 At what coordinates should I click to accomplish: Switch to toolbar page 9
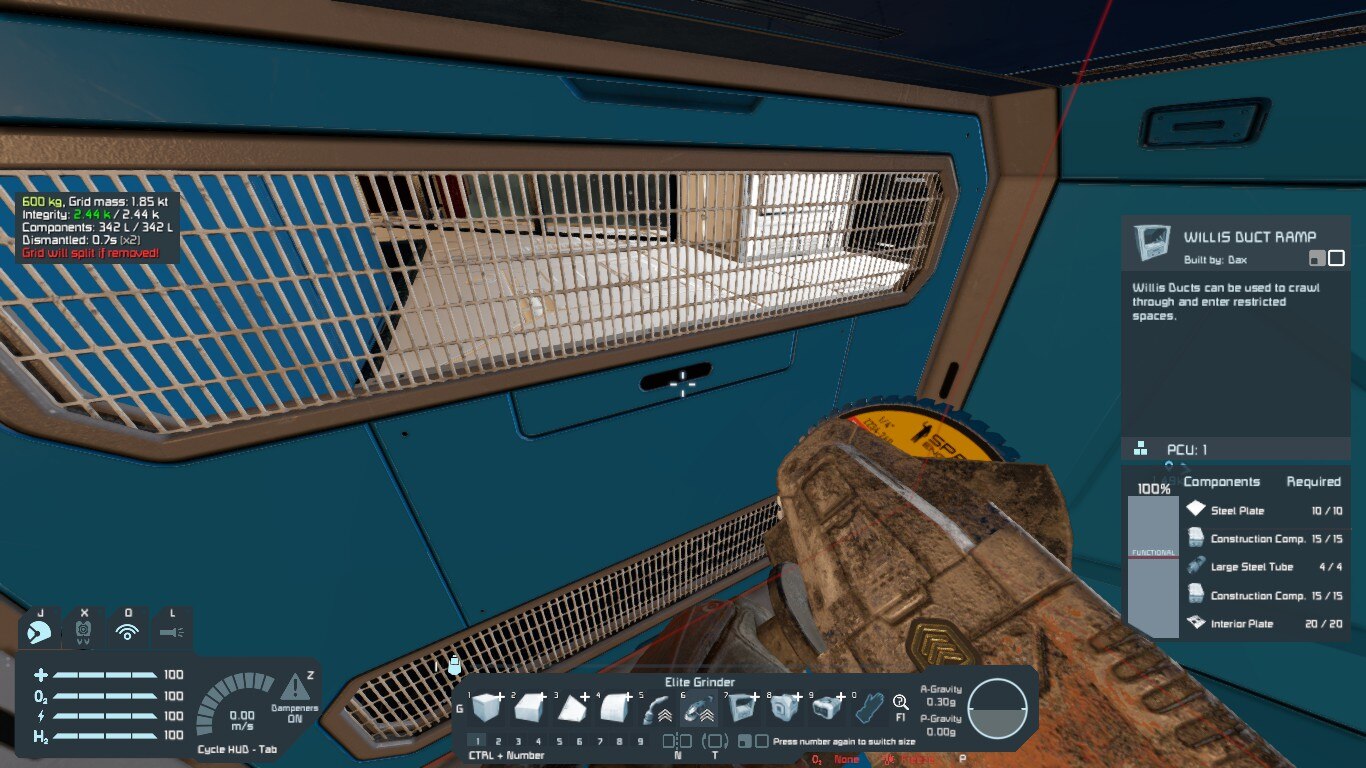click(640, 741)
